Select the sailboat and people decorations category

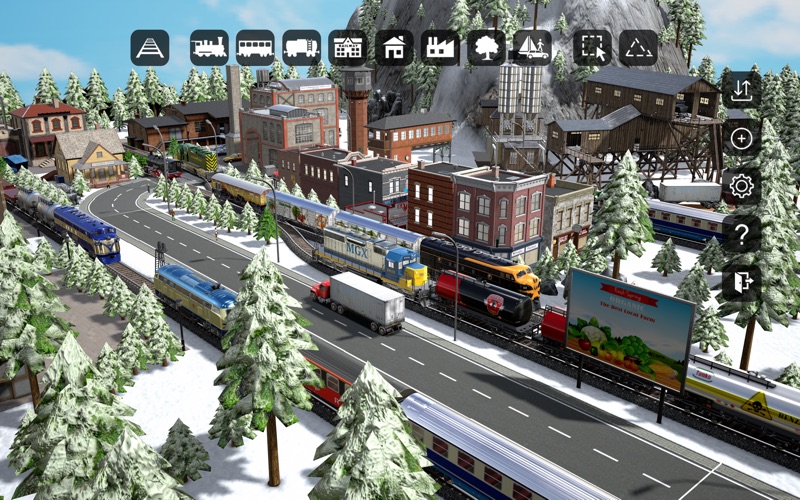(532, 47)
